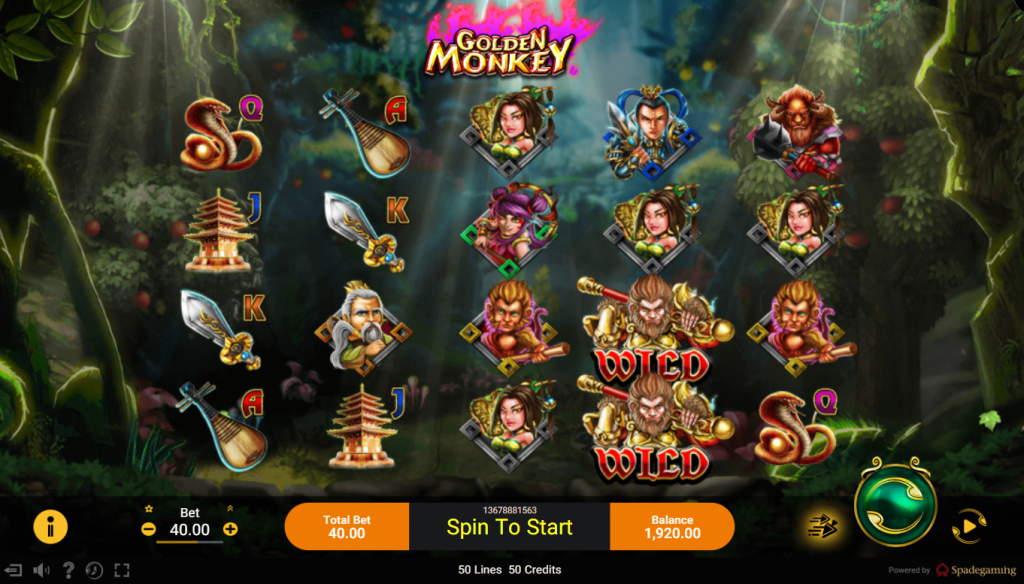Mute the game sound speaker icon
The image size is (1024, 584).
[x=41, y=570]
